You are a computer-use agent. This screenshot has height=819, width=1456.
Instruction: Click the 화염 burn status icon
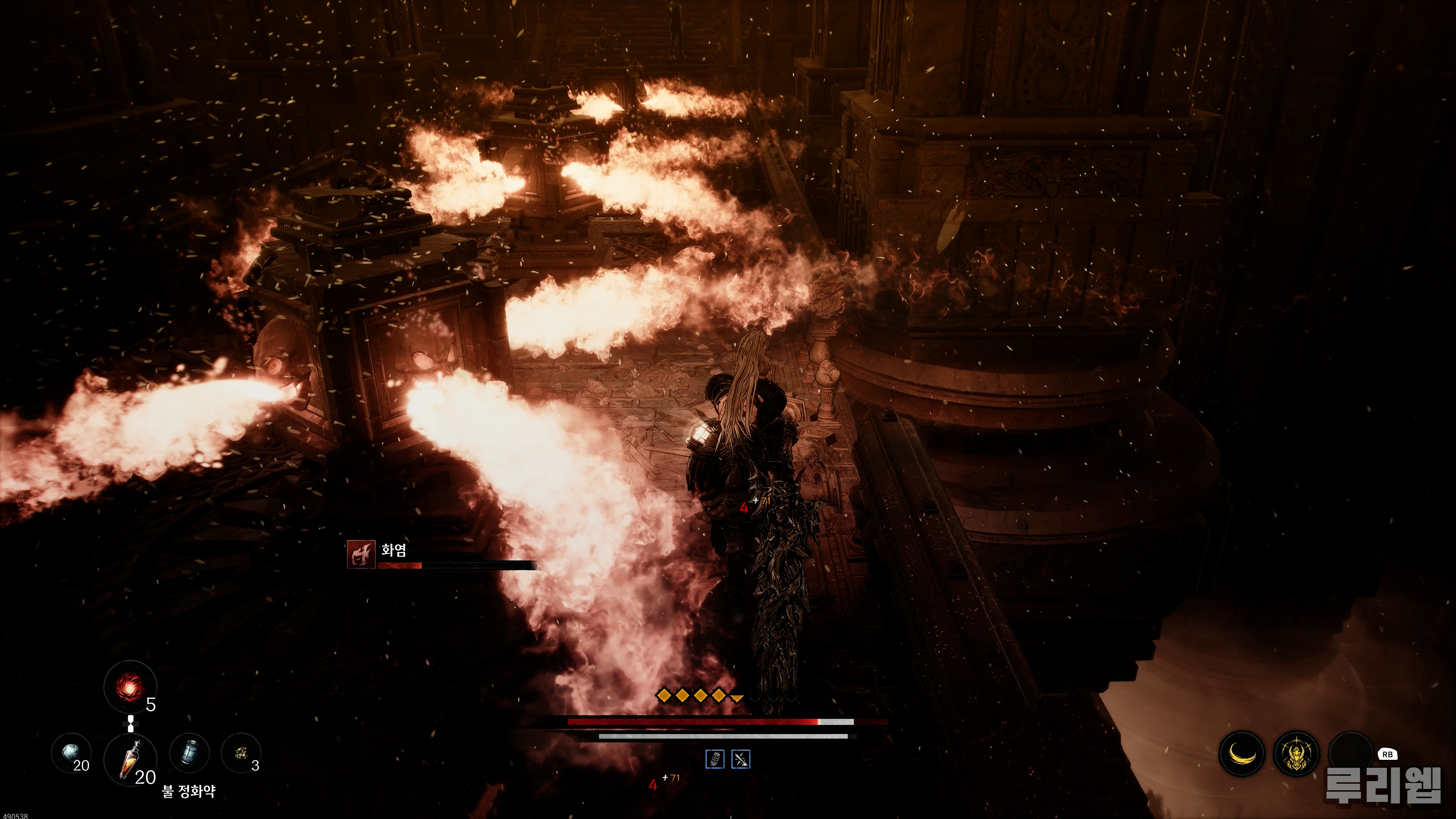point(361,554)
